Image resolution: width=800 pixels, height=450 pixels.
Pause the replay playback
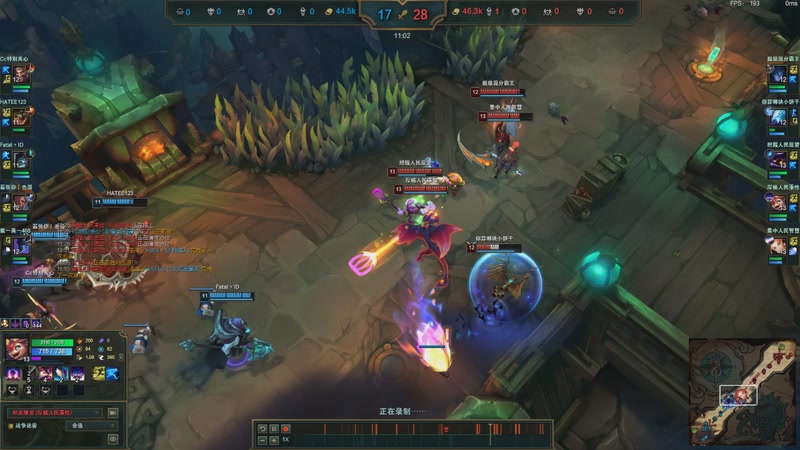[x=273, y=428]
